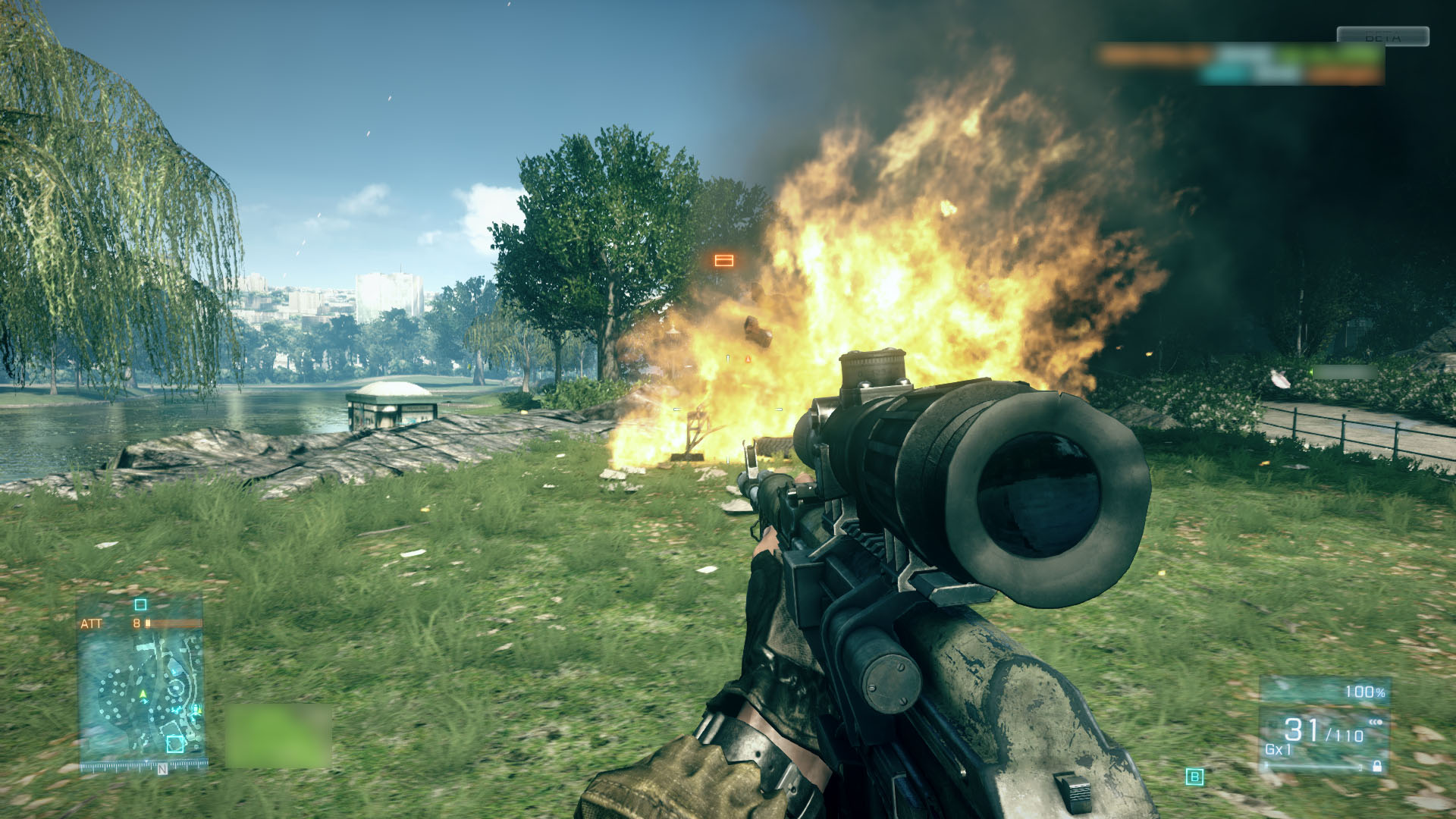Click the lock icon in the ammo panel
1456x819 pixels.
(1376, 767)
